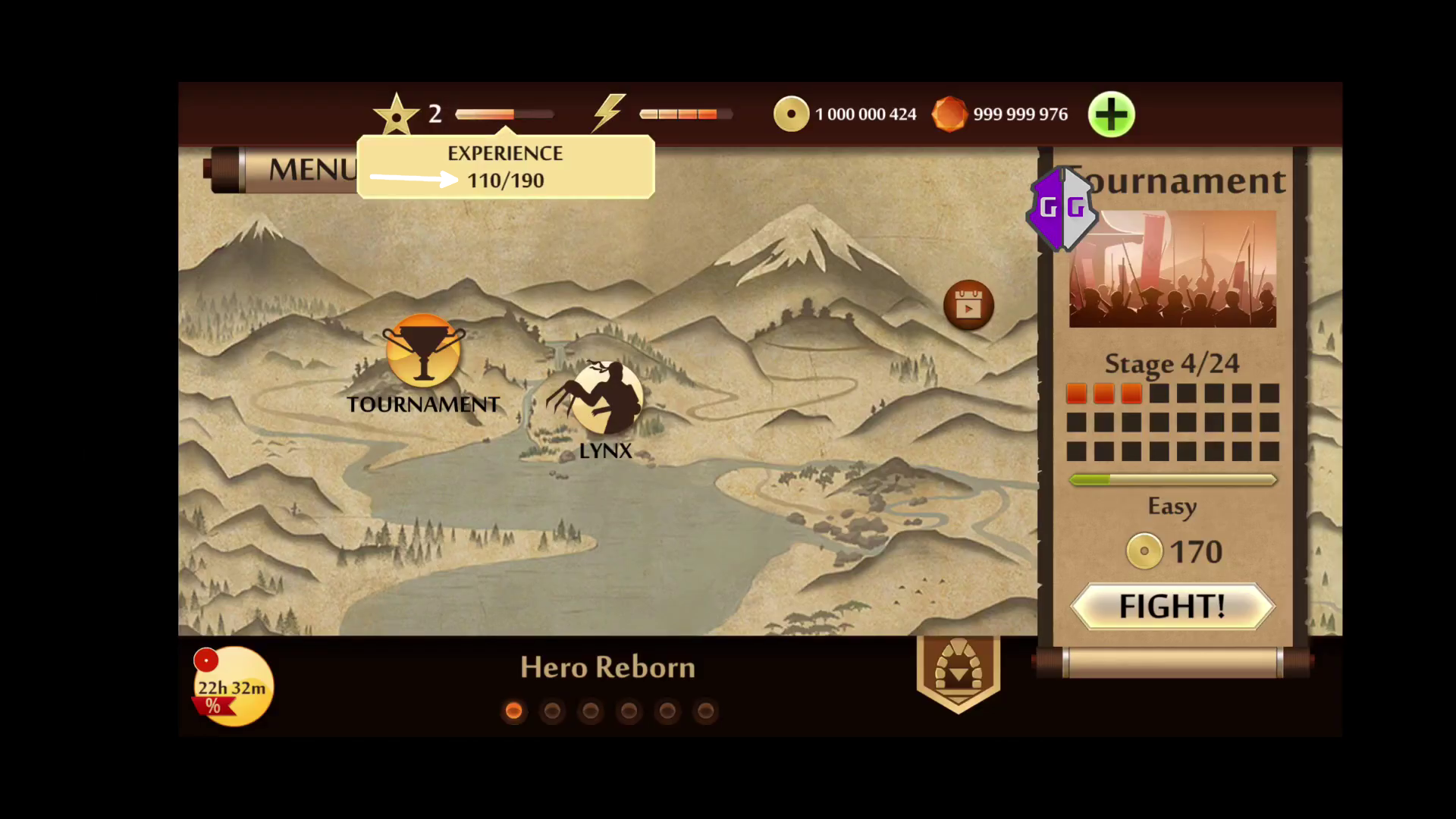The image size is (1456, 819).
Task: Select the tournament crowd artwork thumbnail
Action: click(x=1172, y=270)
